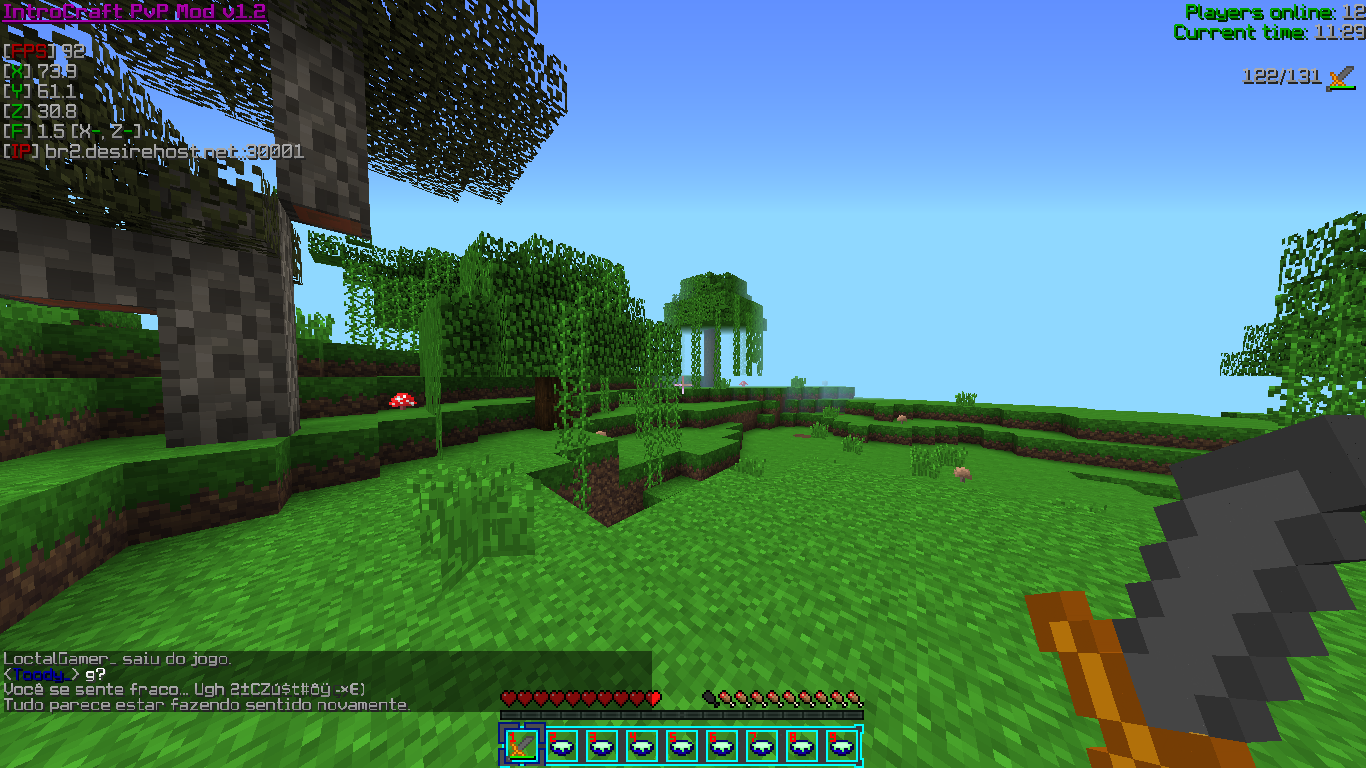Choose the soup bowl in slot 3

(602, 745)
